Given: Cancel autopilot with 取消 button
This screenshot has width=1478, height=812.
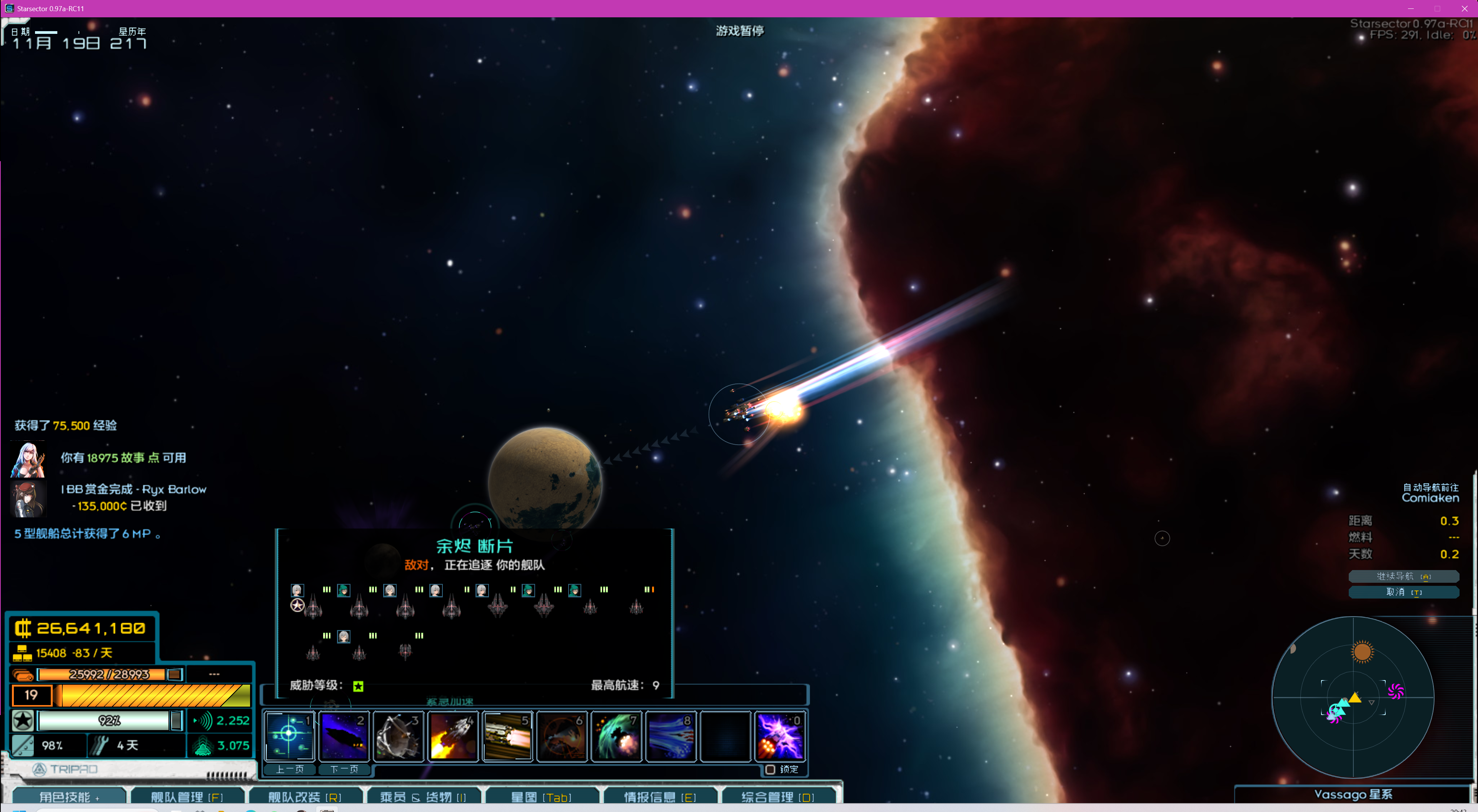Looking at the screenshot, I should point(1403,592).
